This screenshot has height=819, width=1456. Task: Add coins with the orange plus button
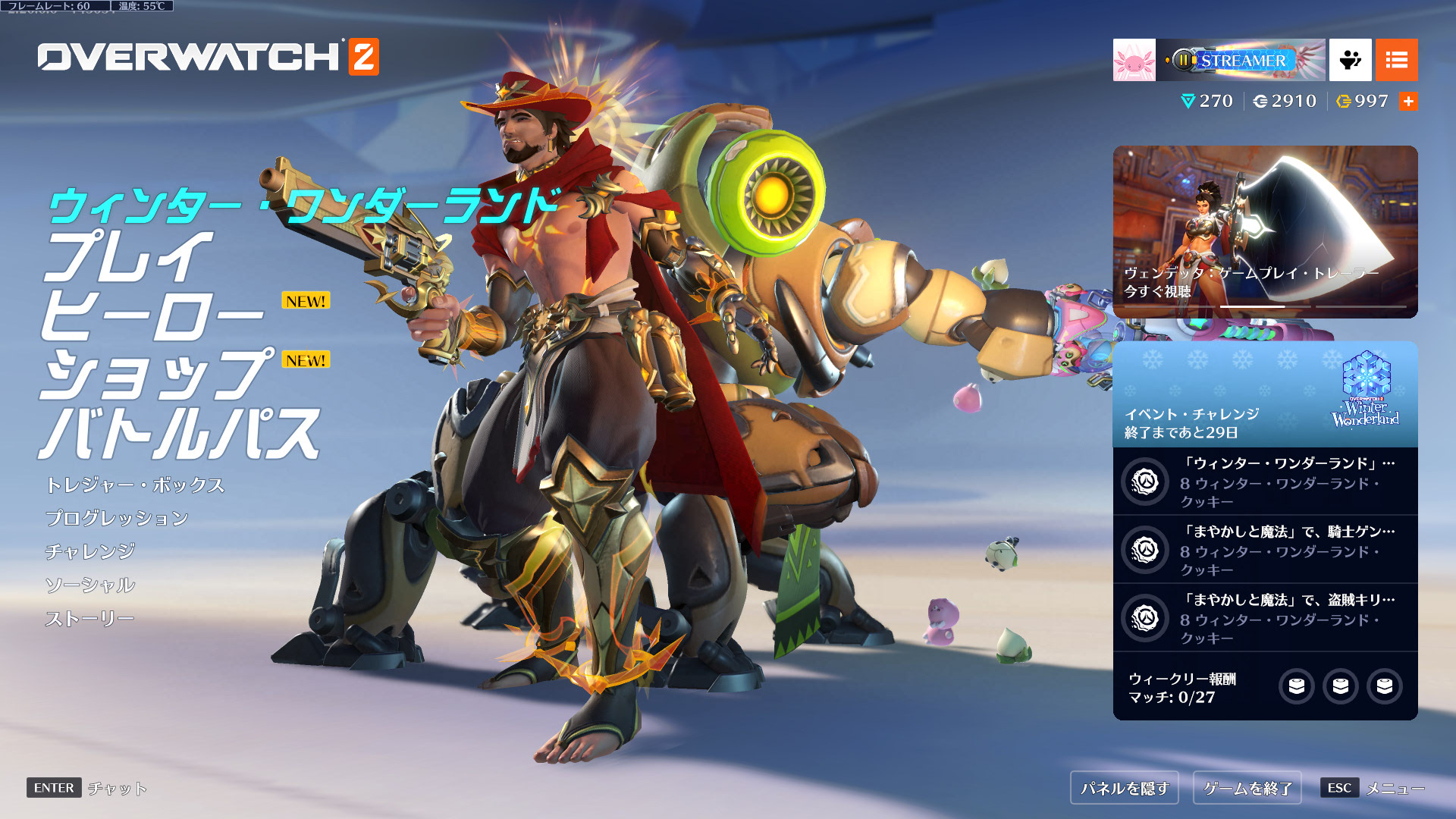[x=1408, y=102]
